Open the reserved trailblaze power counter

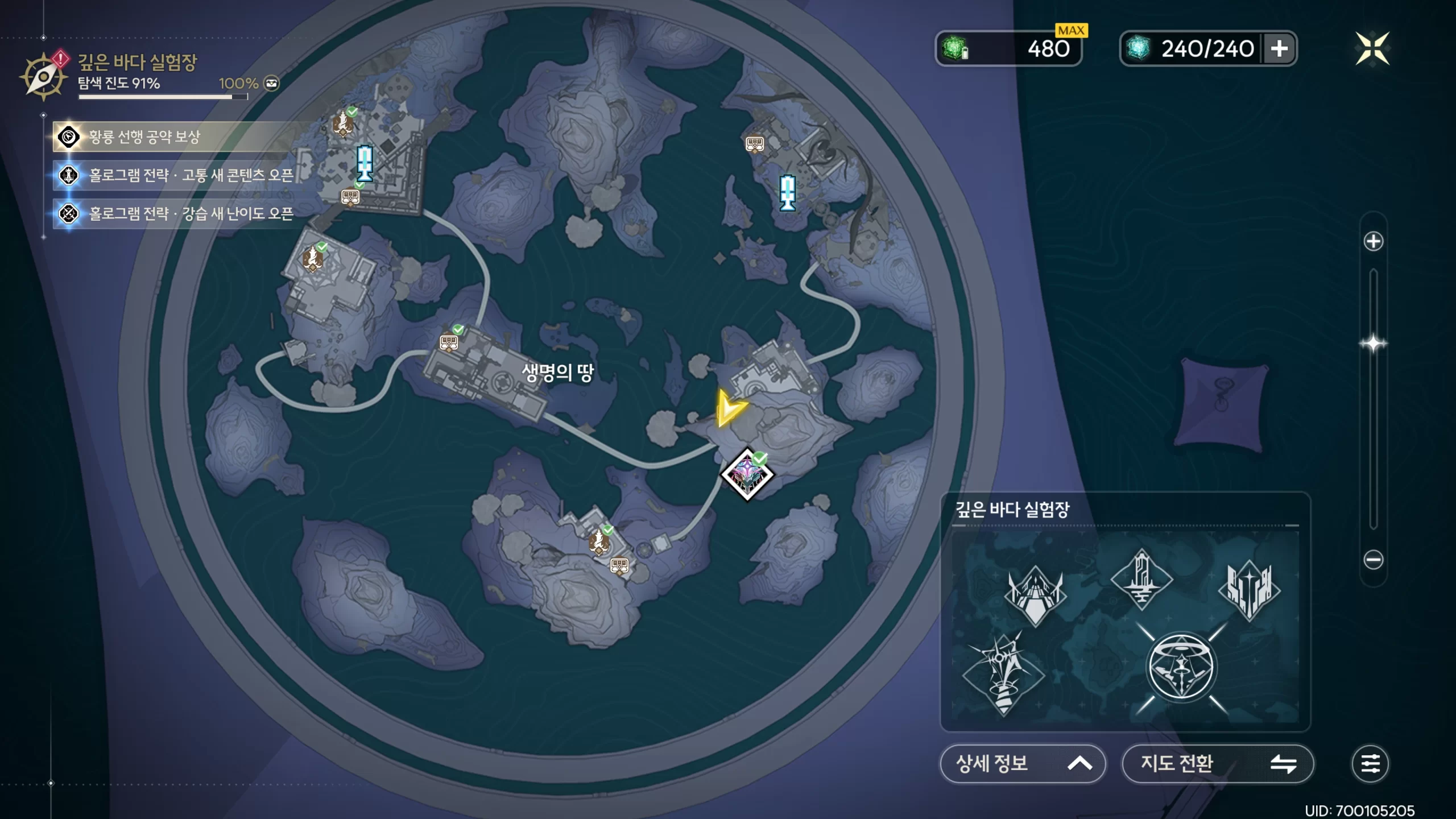tap(1008, 49)
